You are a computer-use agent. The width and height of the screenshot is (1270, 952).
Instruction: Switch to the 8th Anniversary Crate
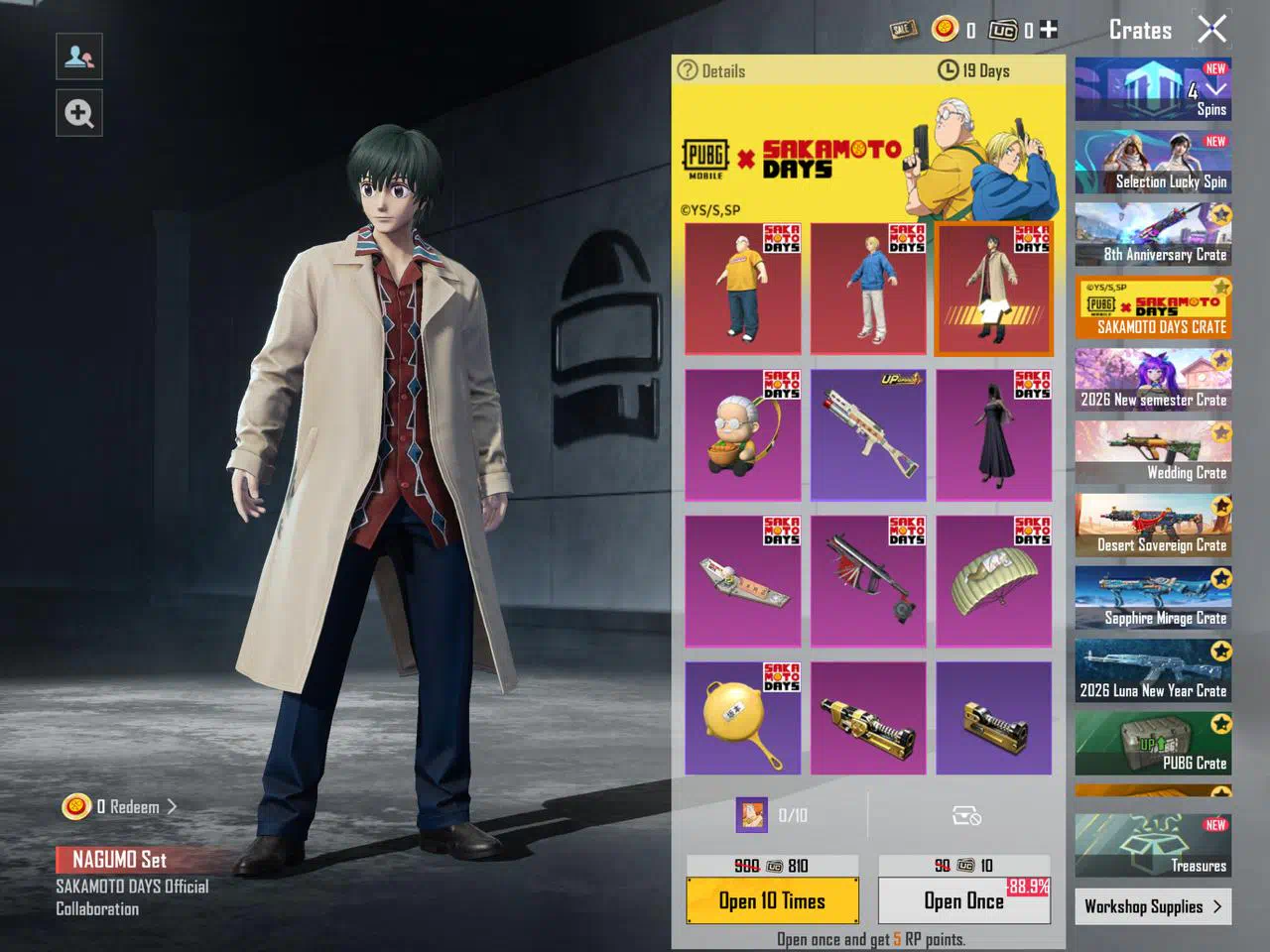(1153, 235)
